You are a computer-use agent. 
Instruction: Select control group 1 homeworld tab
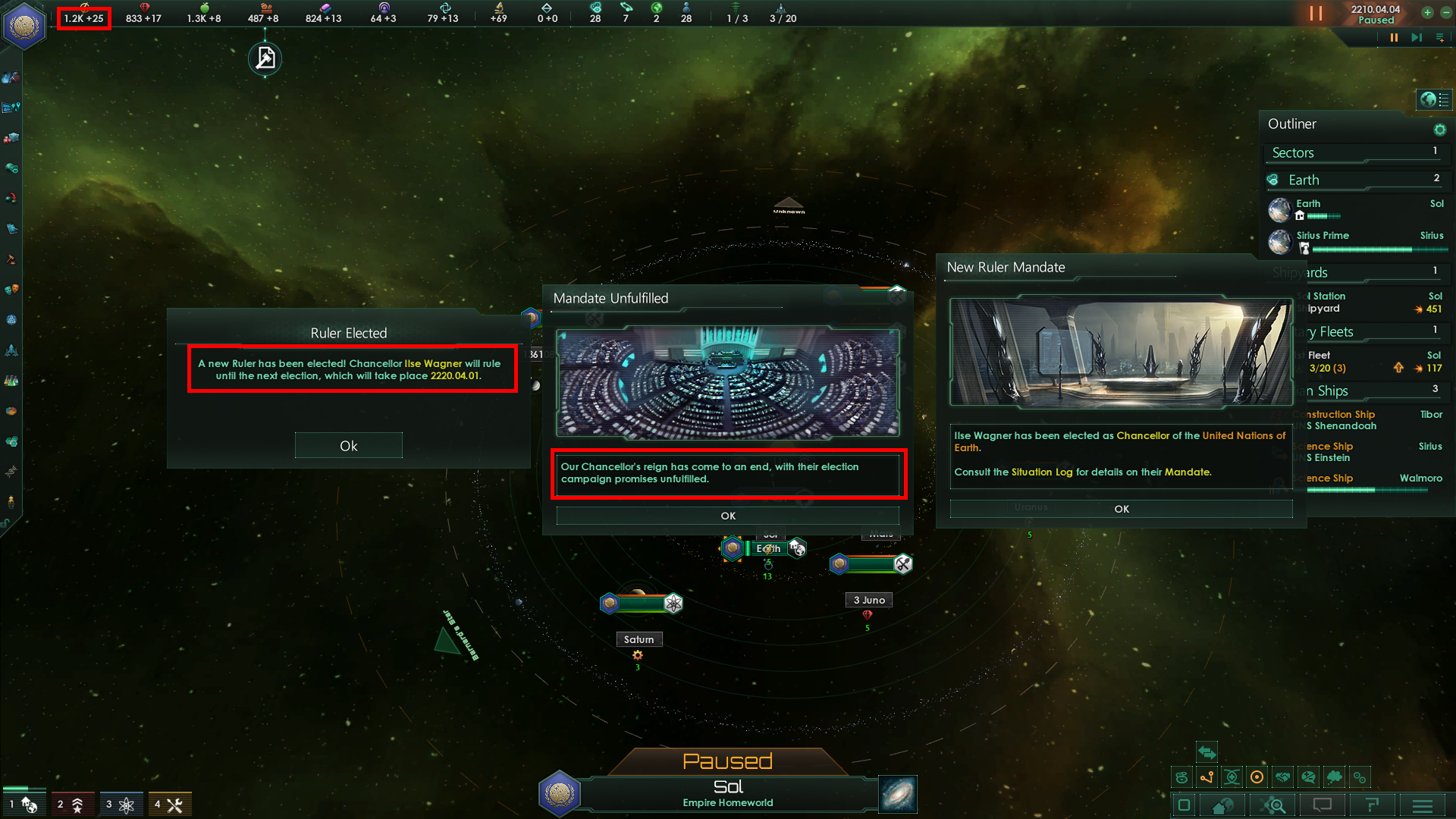pyautogui.click(x=24, y=804)
